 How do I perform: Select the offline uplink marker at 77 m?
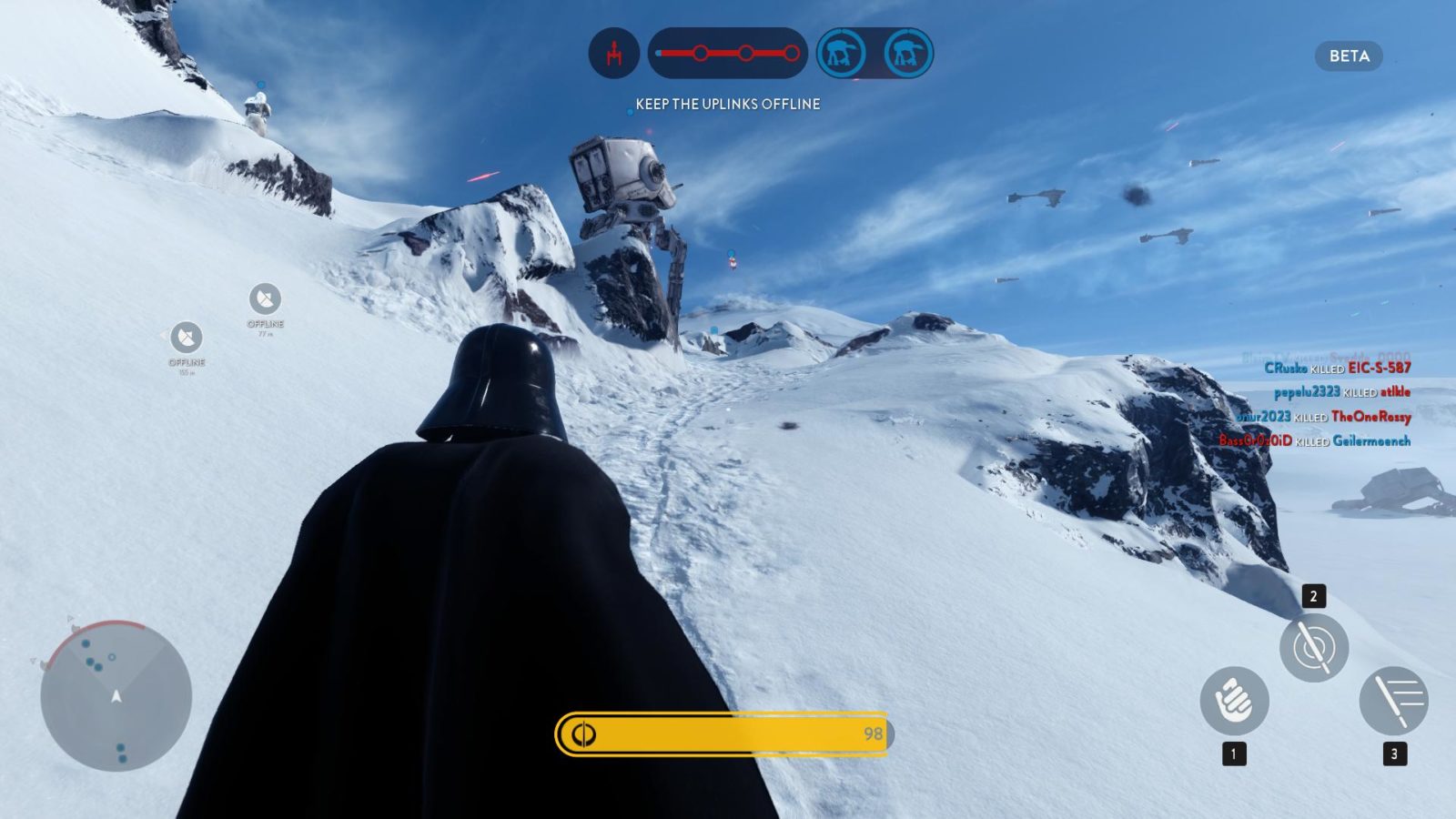tap(265, 298)
